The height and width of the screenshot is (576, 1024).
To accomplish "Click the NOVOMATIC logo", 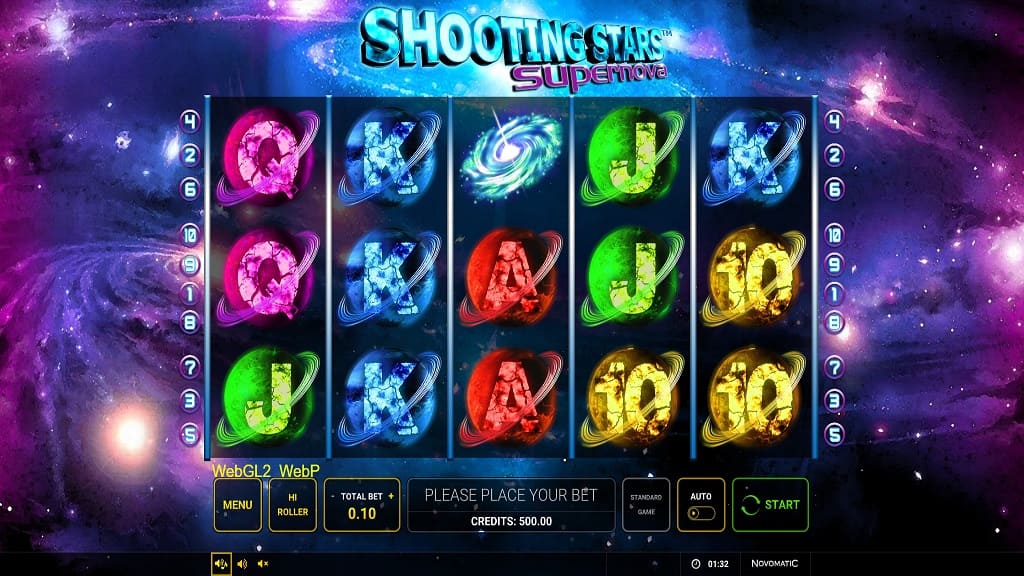I will pyautogui.click(x=775, y=564).
